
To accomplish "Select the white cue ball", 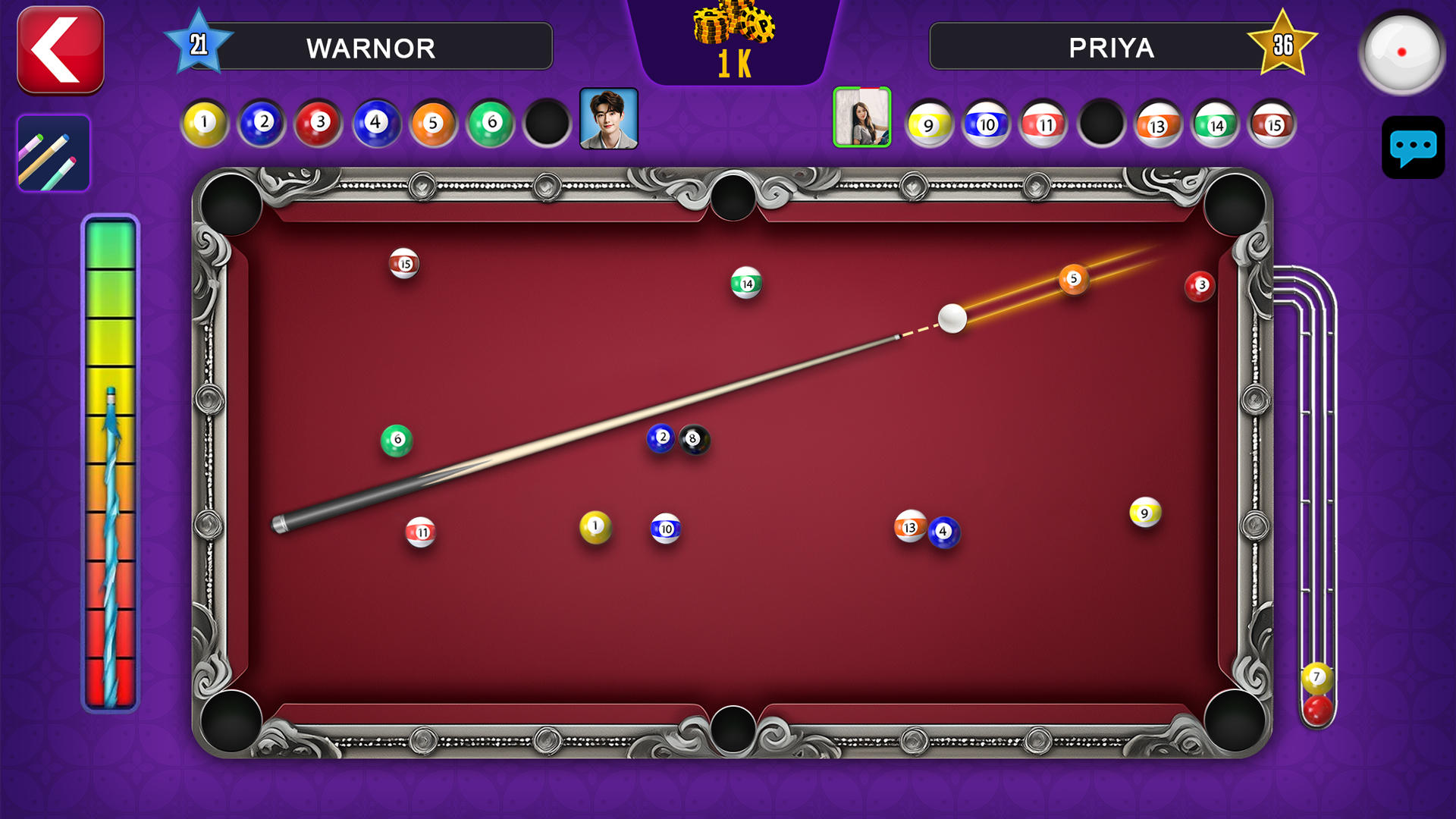I will point(954,318).
